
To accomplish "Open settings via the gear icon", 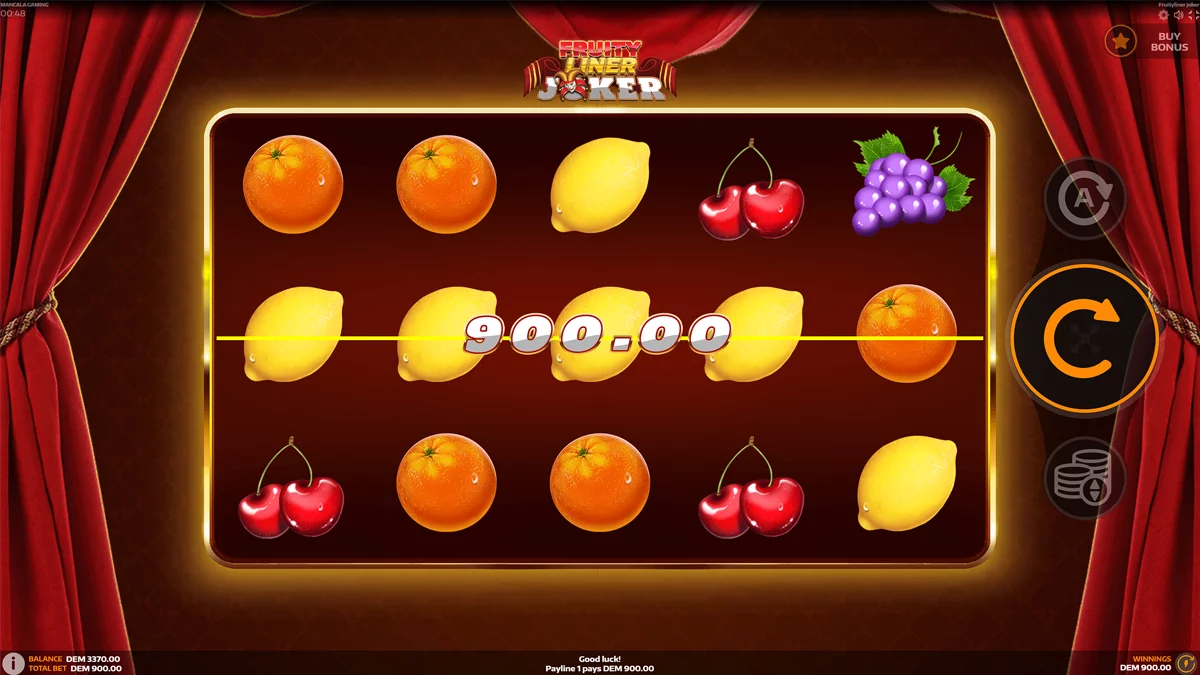I will (x=1163, y=15).
